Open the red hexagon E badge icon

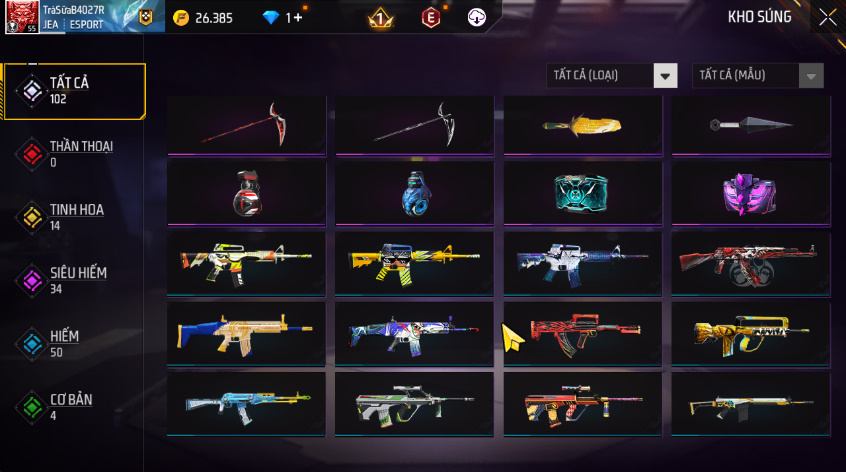[x=430, y=17]
